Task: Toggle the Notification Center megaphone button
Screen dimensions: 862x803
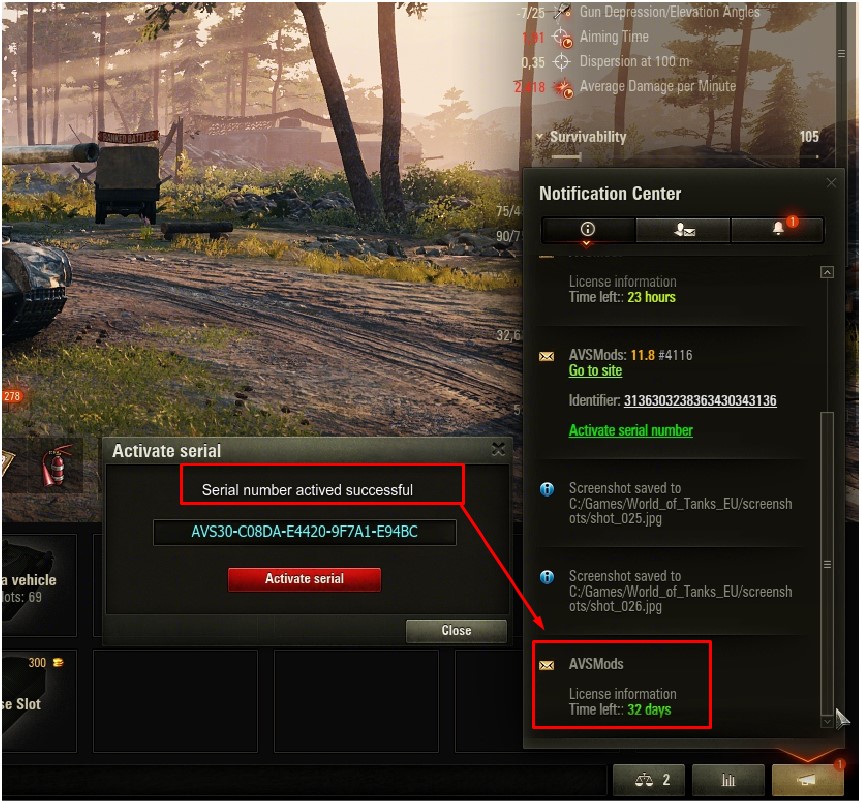Action: point(807,780)
